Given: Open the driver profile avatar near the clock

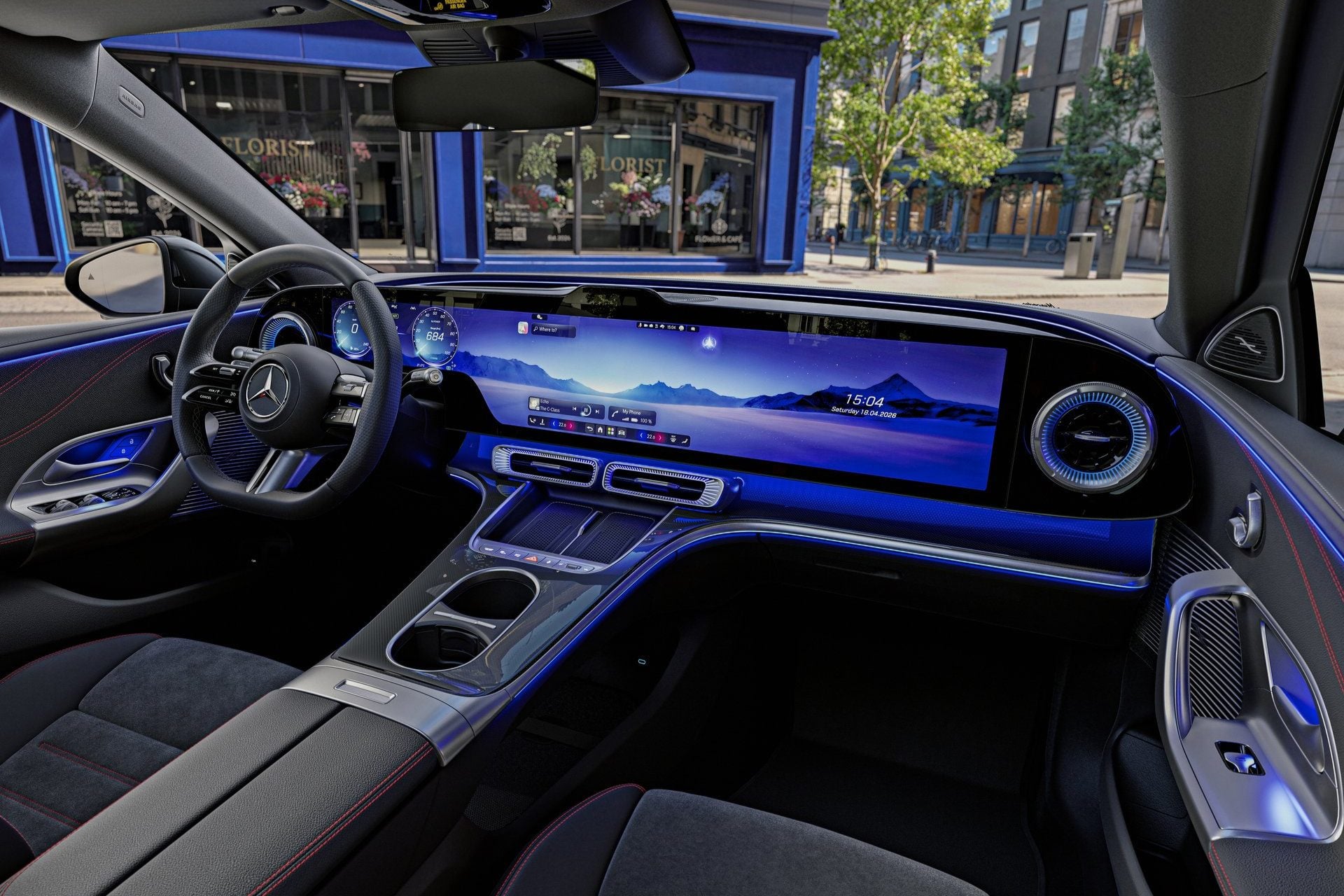Looking at the screenshot, I should click(680, 328).
